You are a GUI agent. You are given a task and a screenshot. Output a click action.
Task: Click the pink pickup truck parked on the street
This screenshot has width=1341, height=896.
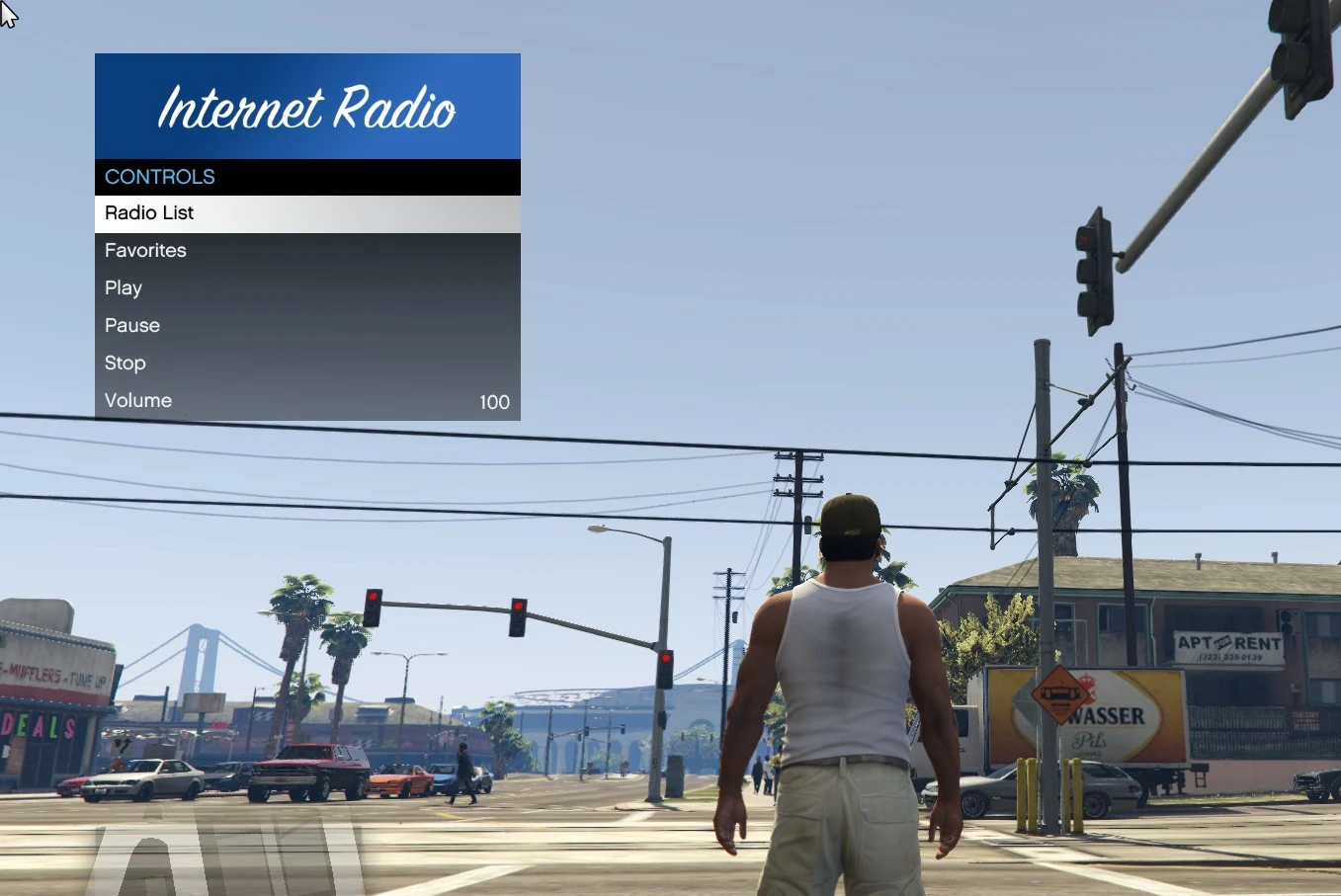308,771
